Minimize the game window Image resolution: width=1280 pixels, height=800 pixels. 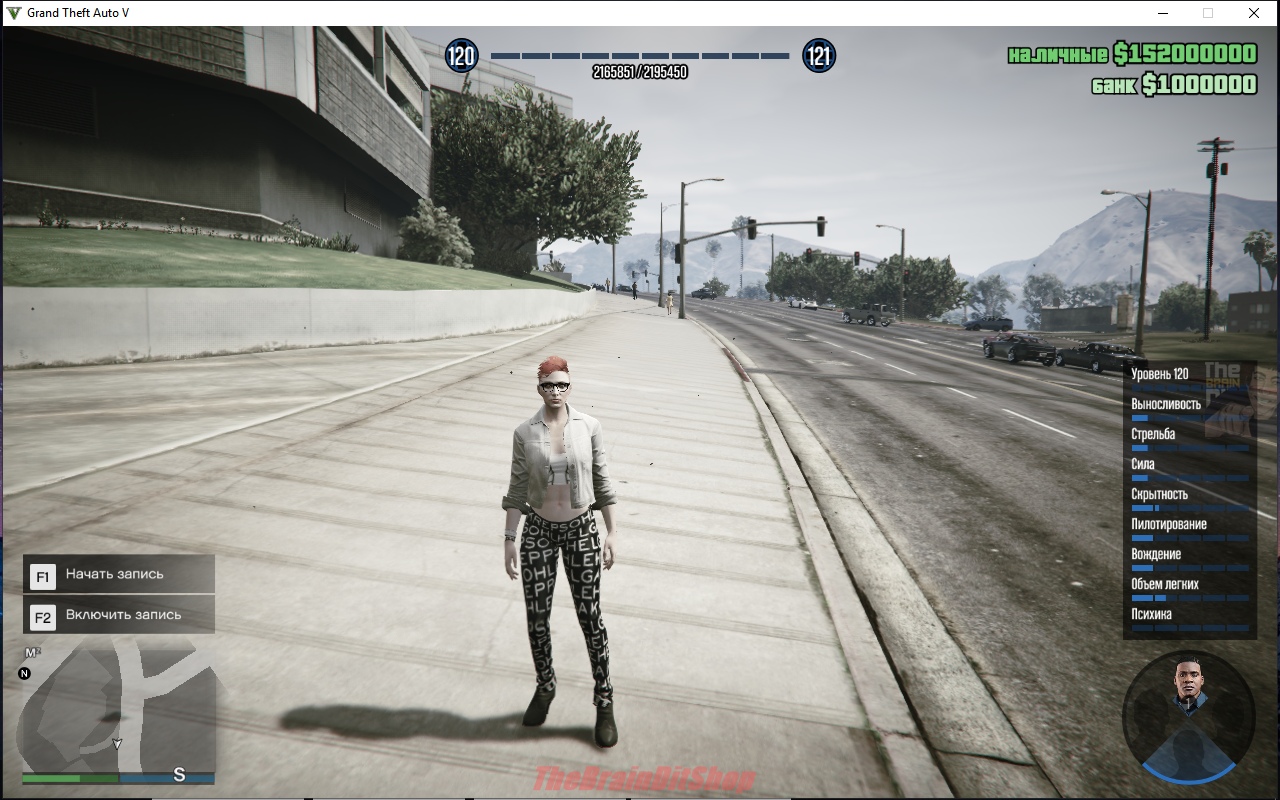coord(1163,13)
